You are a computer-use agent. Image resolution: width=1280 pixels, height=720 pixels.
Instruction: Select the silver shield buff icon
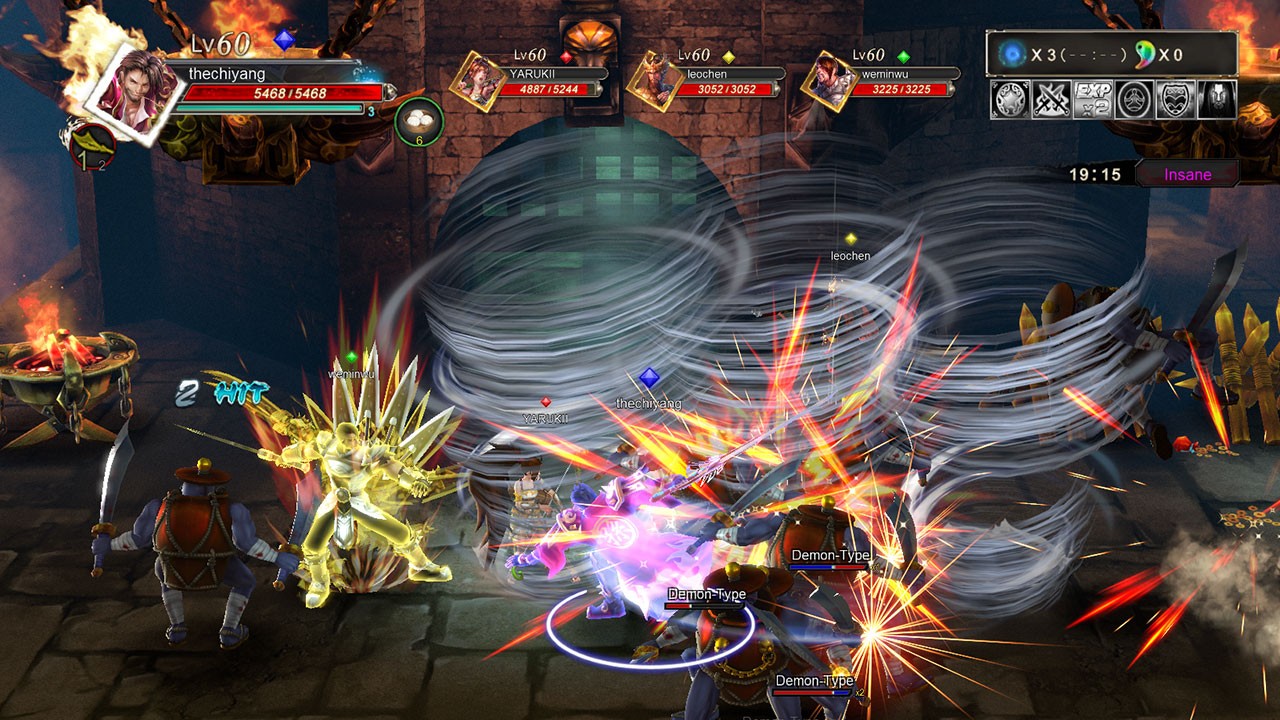click(1010, 100)
